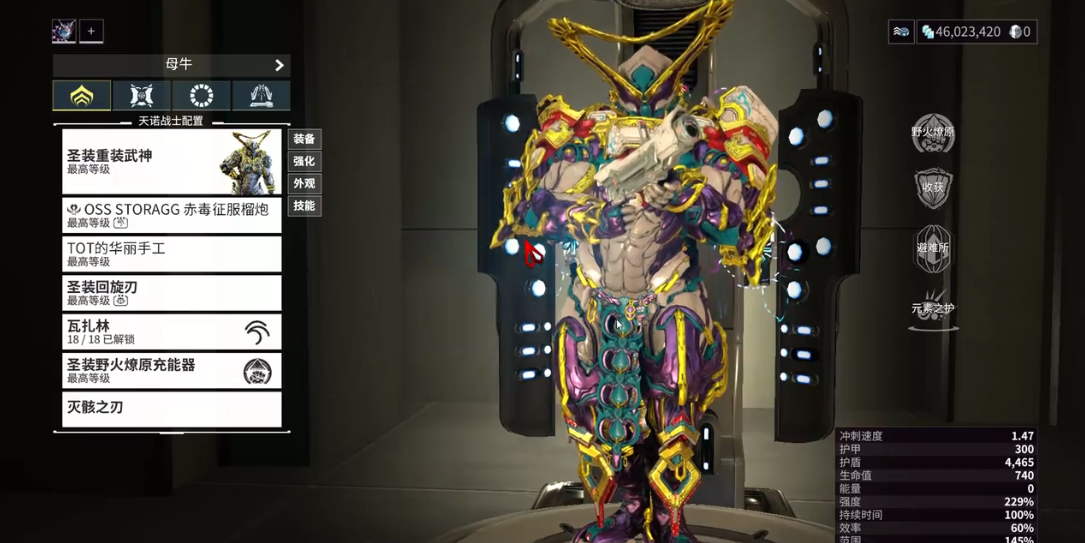Screen dimensions: 1085x543
Task: Select the 赤毒征服榴炮 primary weapon slot
Action: pos(171,215)
